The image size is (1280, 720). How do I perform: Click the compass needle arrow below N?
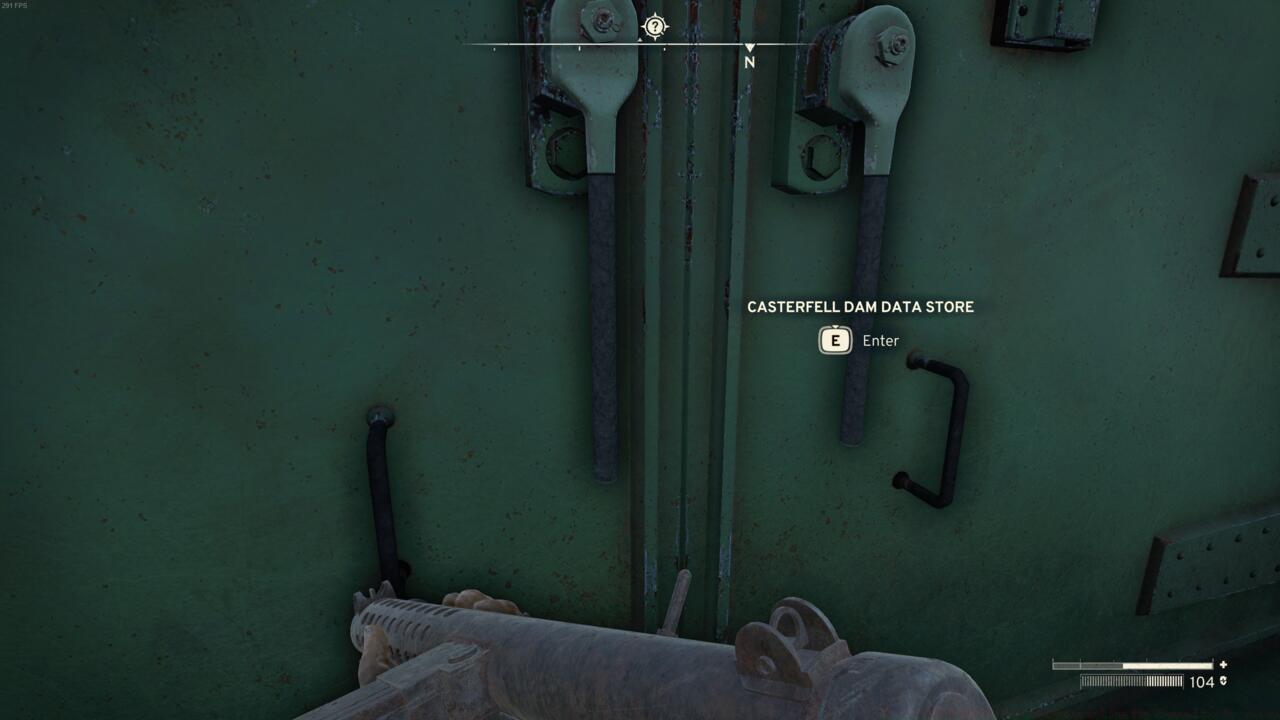(749, 44)
